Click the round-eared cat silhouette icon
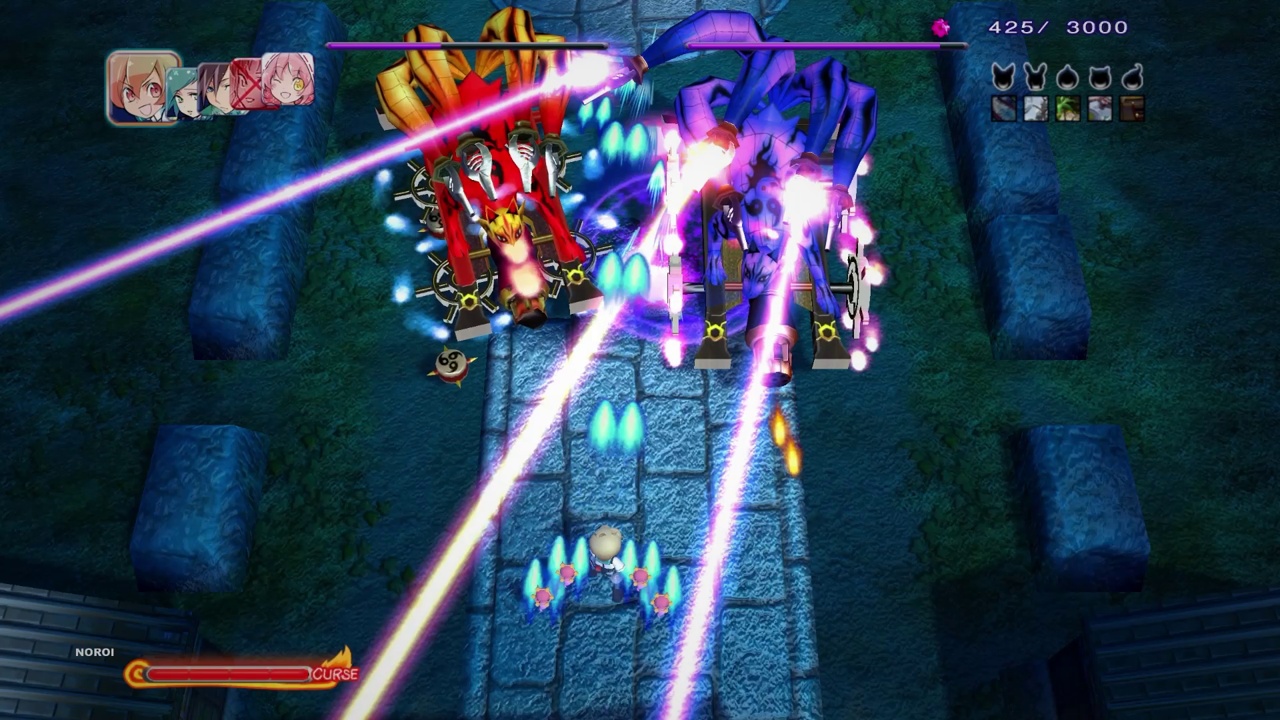This screenshot has width=1280, height=720. (x=1099, y=78)
